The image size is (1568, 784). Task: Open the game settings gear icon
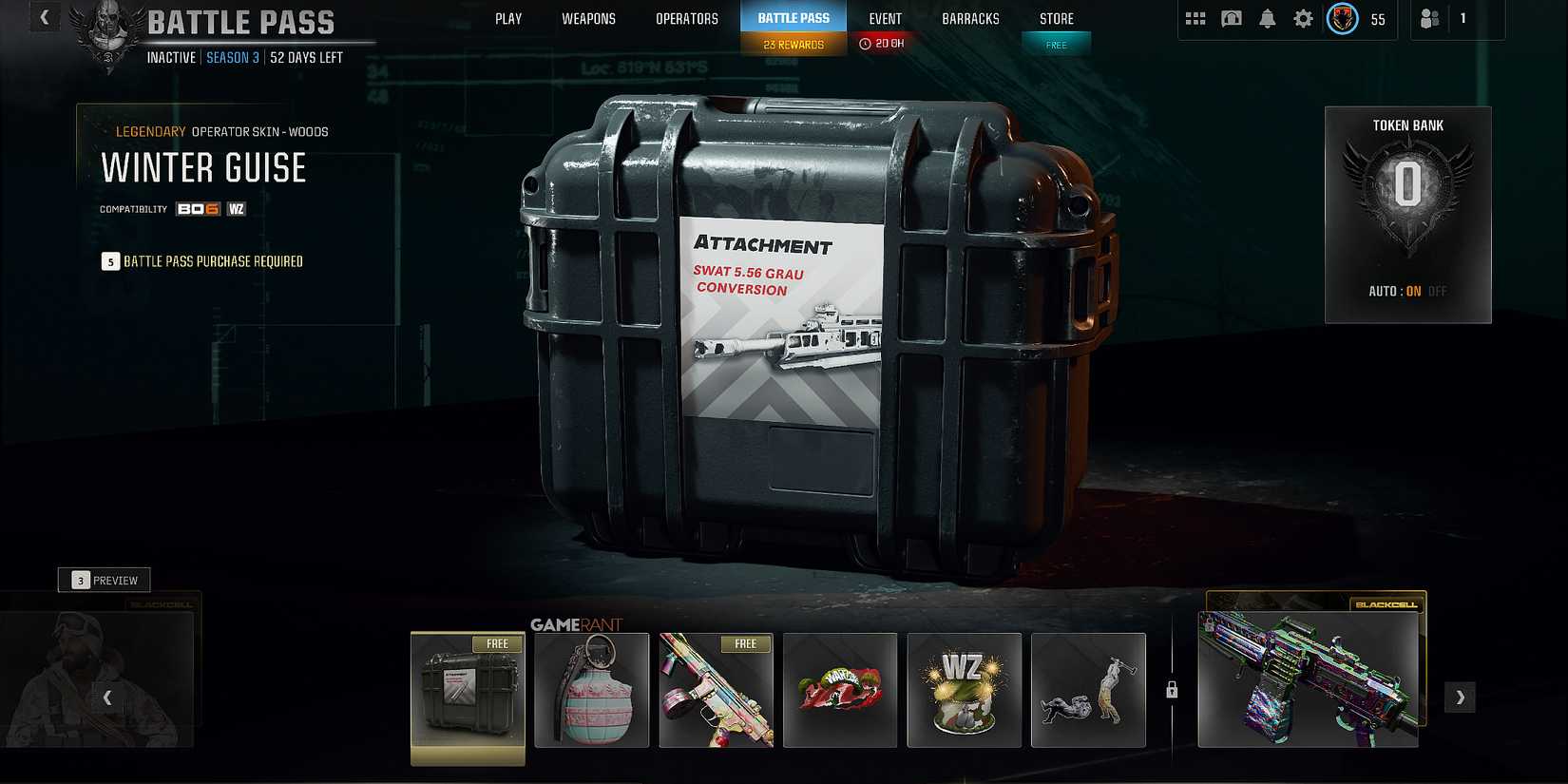[1303, 18]
